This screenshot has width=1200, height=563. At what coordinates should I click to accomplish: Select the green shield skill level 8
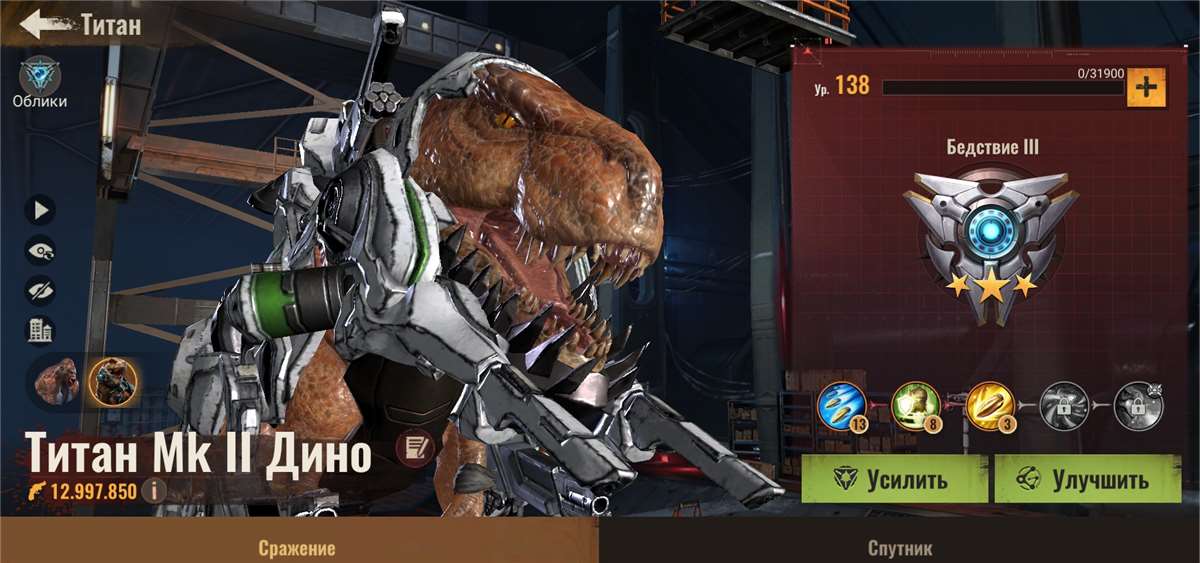pyautogui.click(x=915, y=405)
